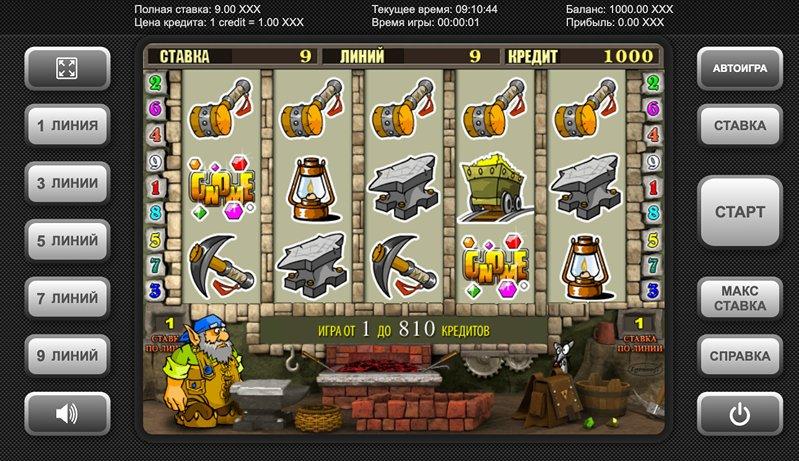Enable АВТОИГРА auto-play mode
The width and height of the screenshot is (799, 461).
click(740, 69)
